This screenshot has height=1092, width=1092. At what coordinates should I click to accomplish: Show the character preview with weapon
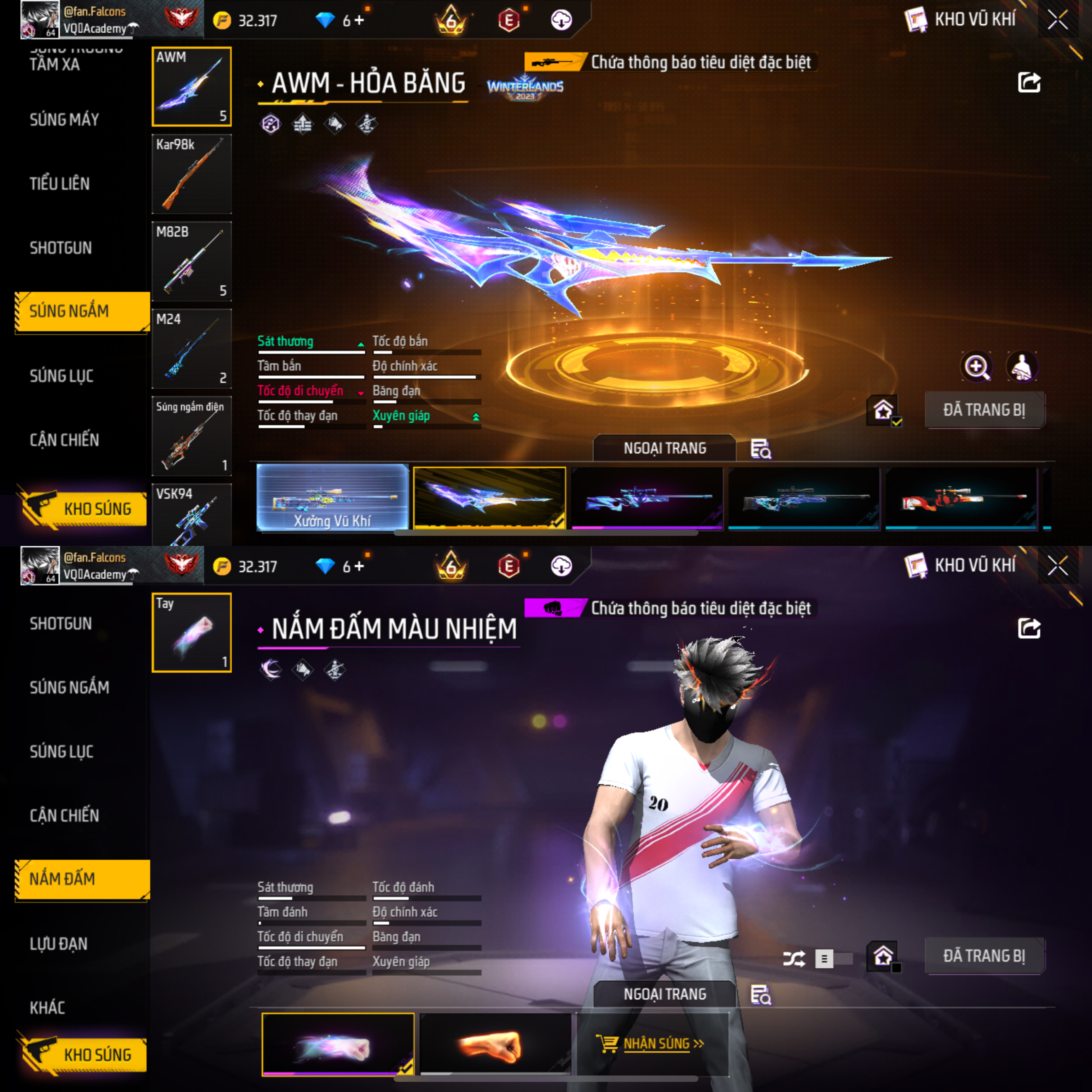tap(1022, 367)
